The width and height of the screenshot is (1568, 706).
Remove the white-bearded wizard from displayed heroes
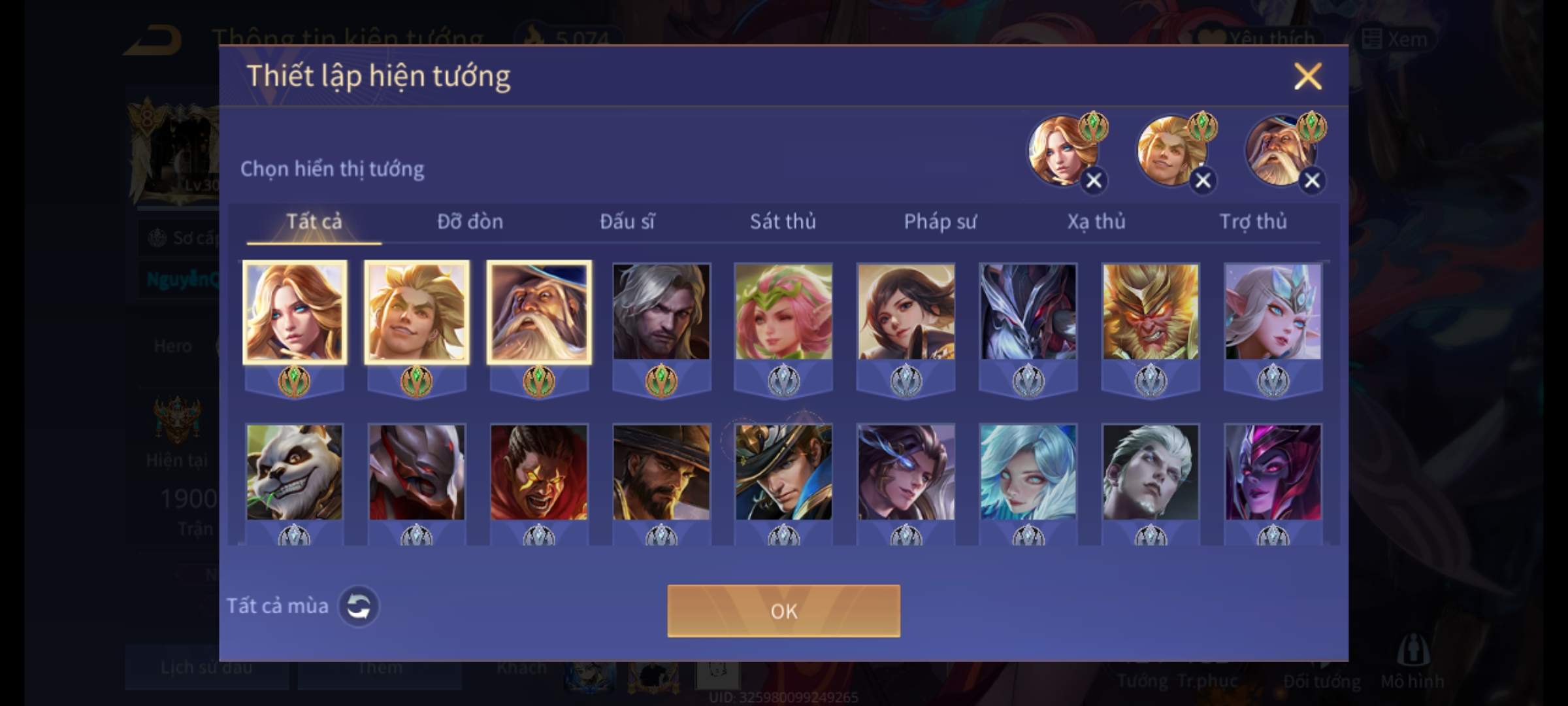pyautogui.click(x=1312, y=180)
